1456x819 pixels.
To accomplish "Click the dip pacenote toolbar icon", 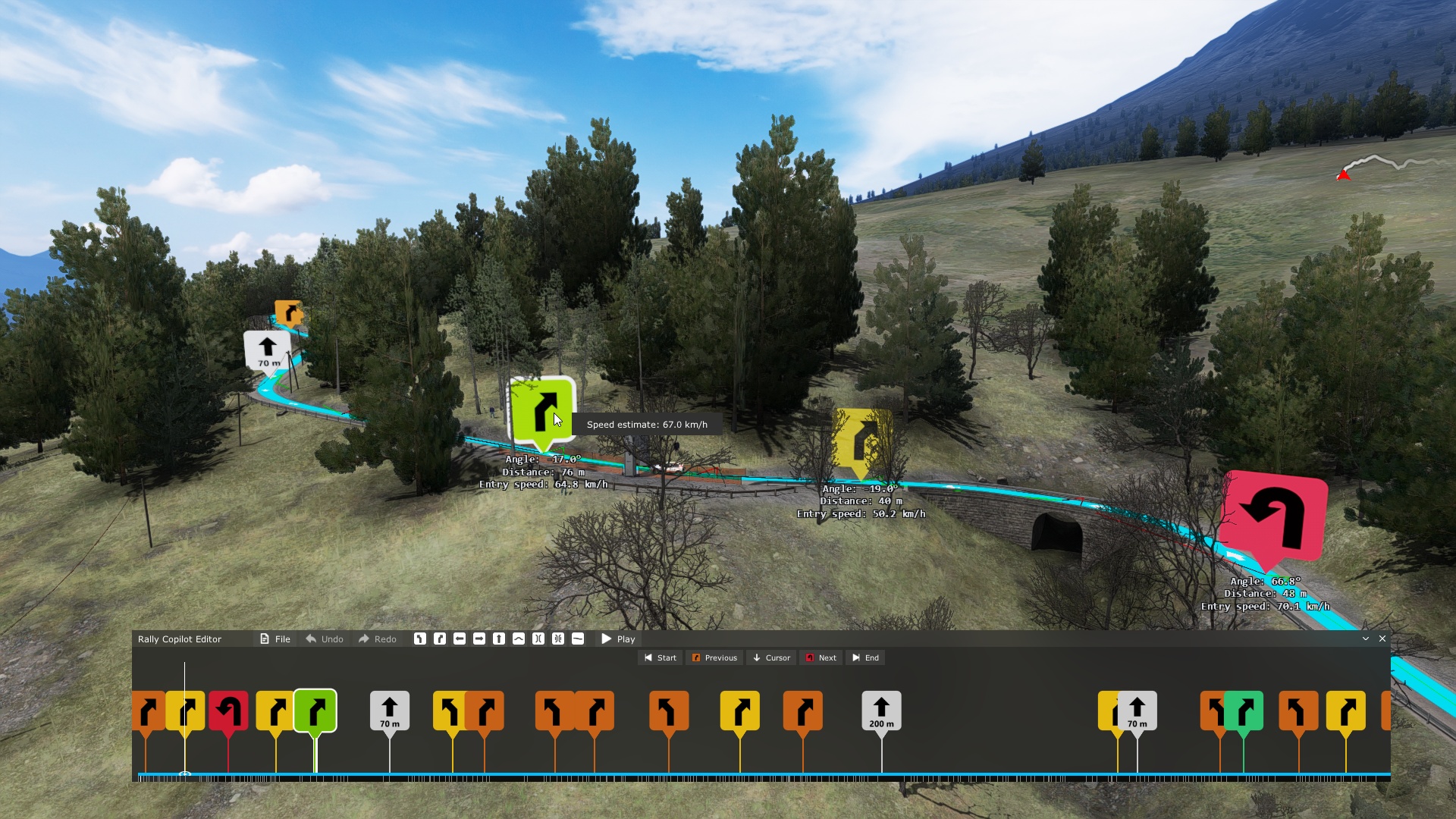I will (578, 639).
